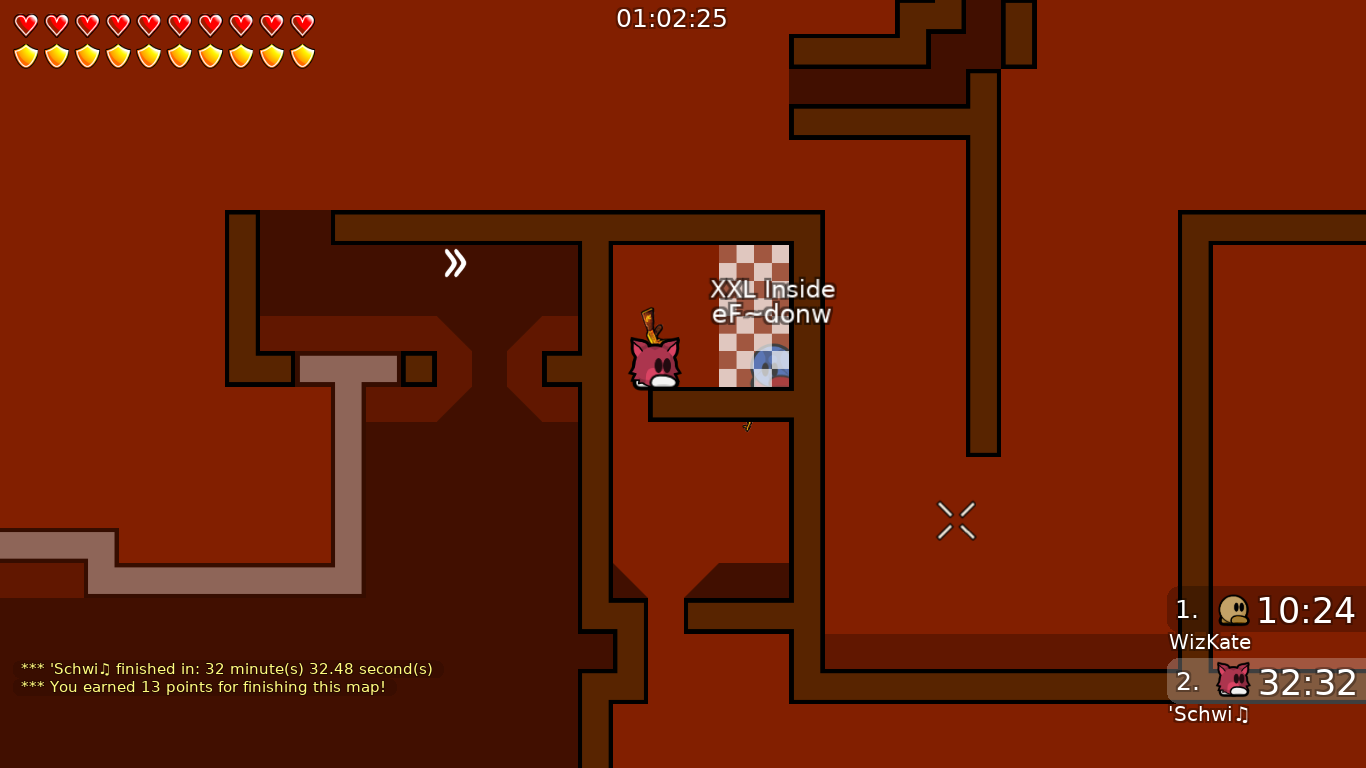Click the pink cat player character
The width and height of the screenshot is (1366, 768).
(655, 360)
